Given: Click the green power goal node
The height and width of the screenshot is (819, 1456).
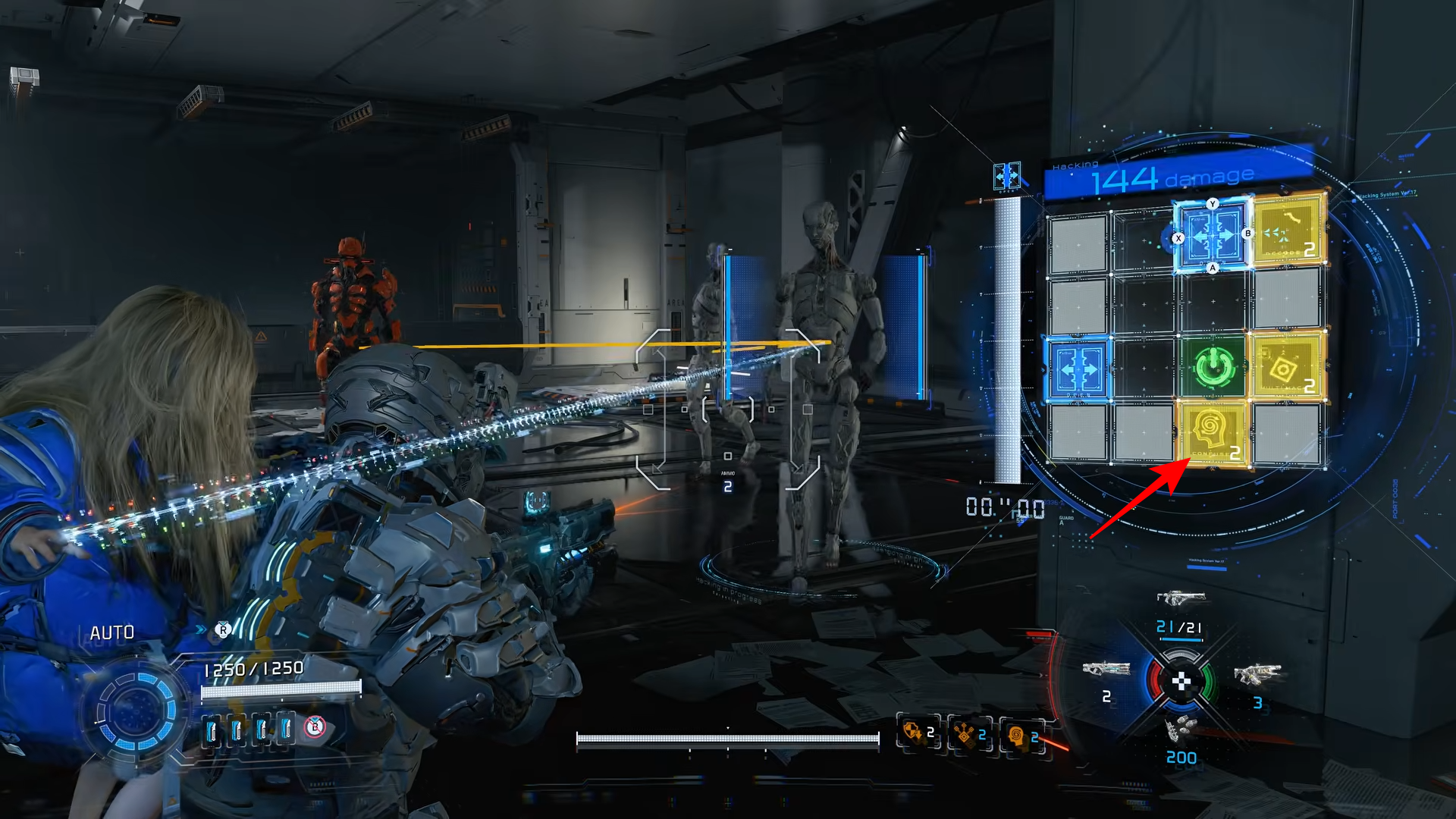Looking at the screenshot, I should [1213, 367].
